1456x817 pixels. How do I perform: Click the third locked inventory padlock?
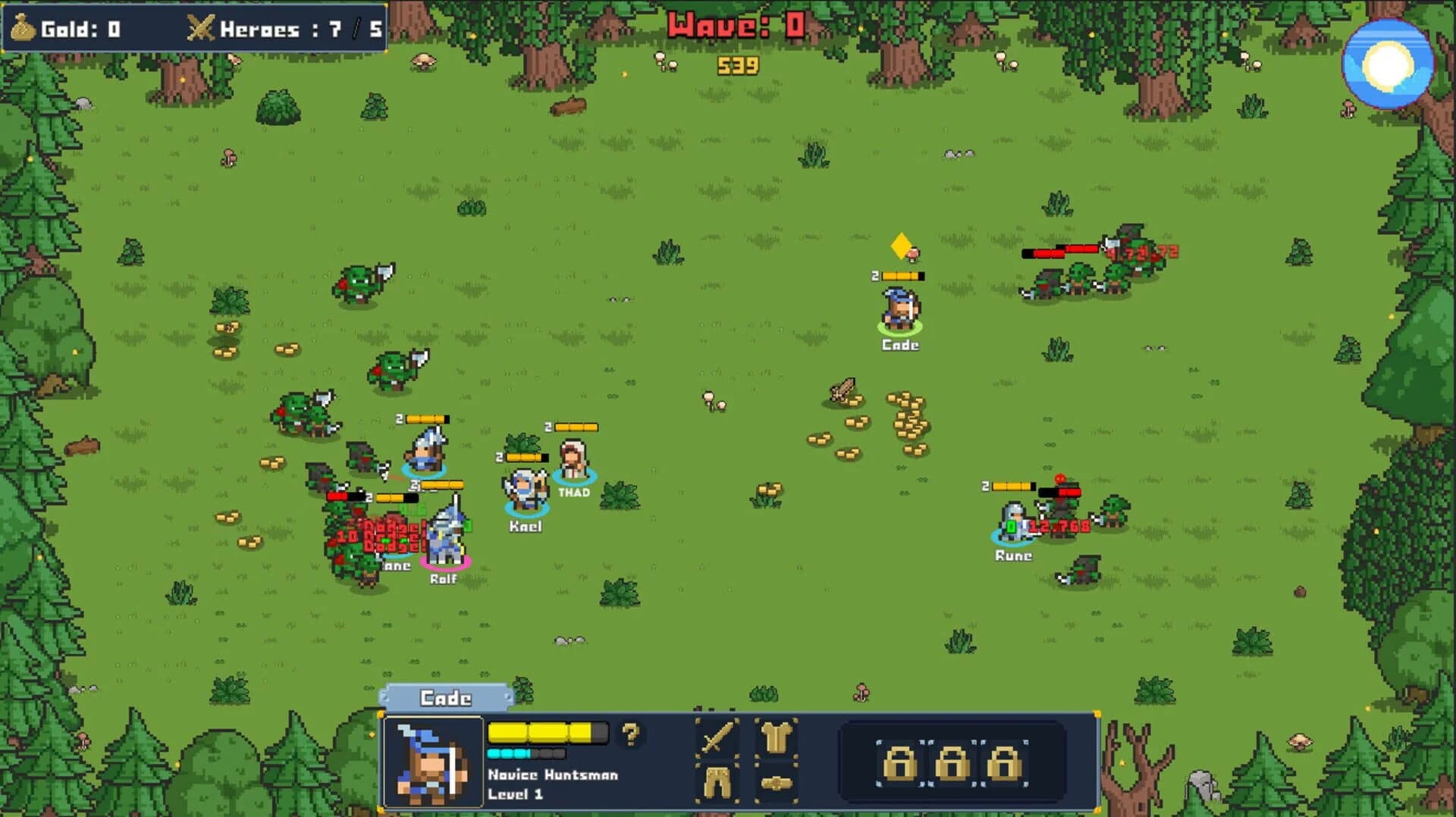point(1005,765)
